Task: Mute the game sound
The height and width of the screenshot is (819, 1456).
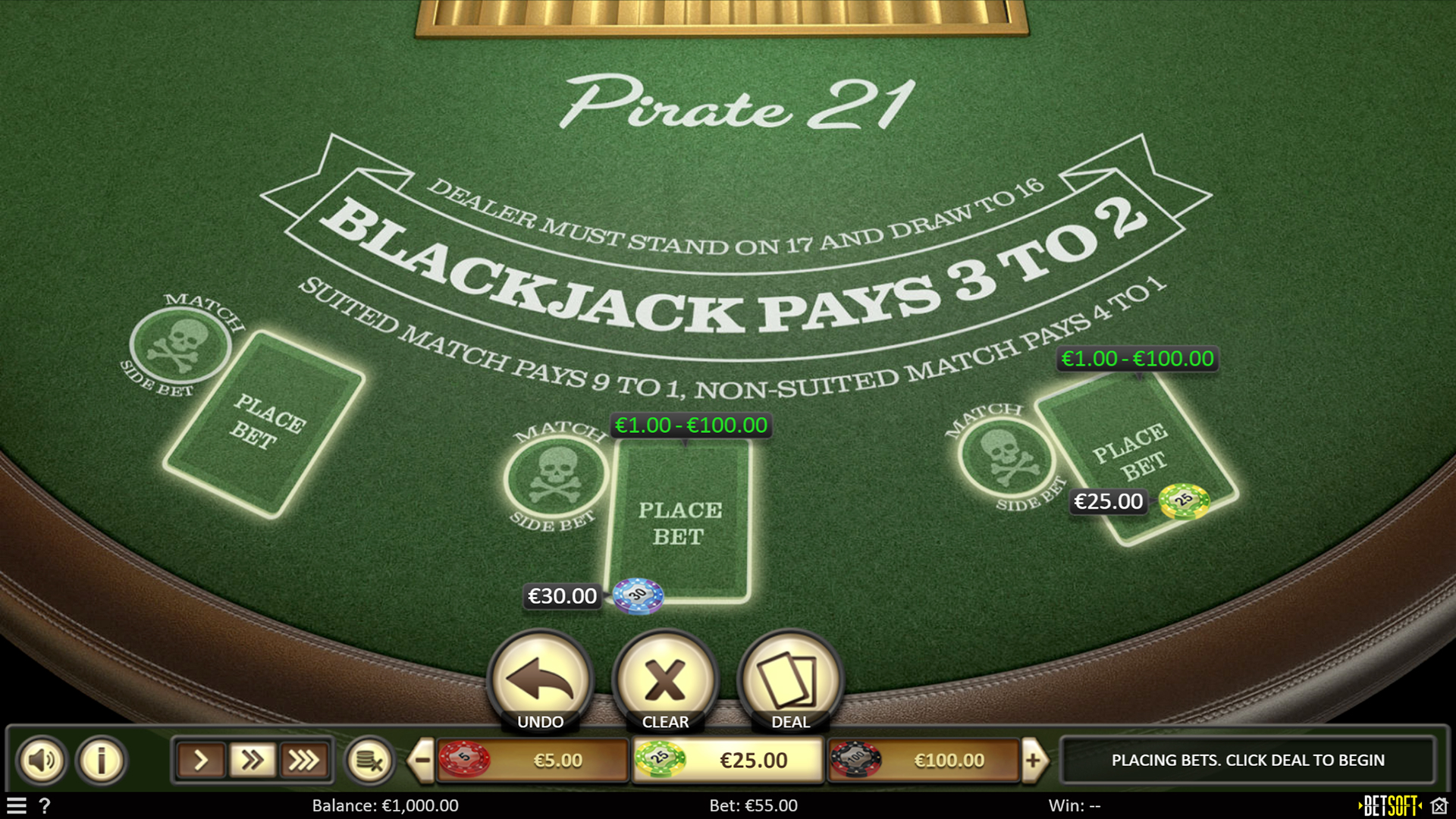Action: coord(43,760)
